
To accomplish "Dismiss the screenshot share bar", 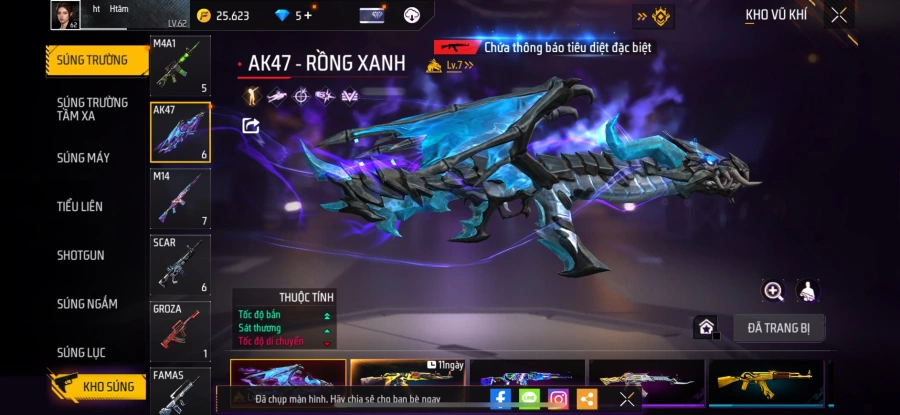I will (627, 398).
